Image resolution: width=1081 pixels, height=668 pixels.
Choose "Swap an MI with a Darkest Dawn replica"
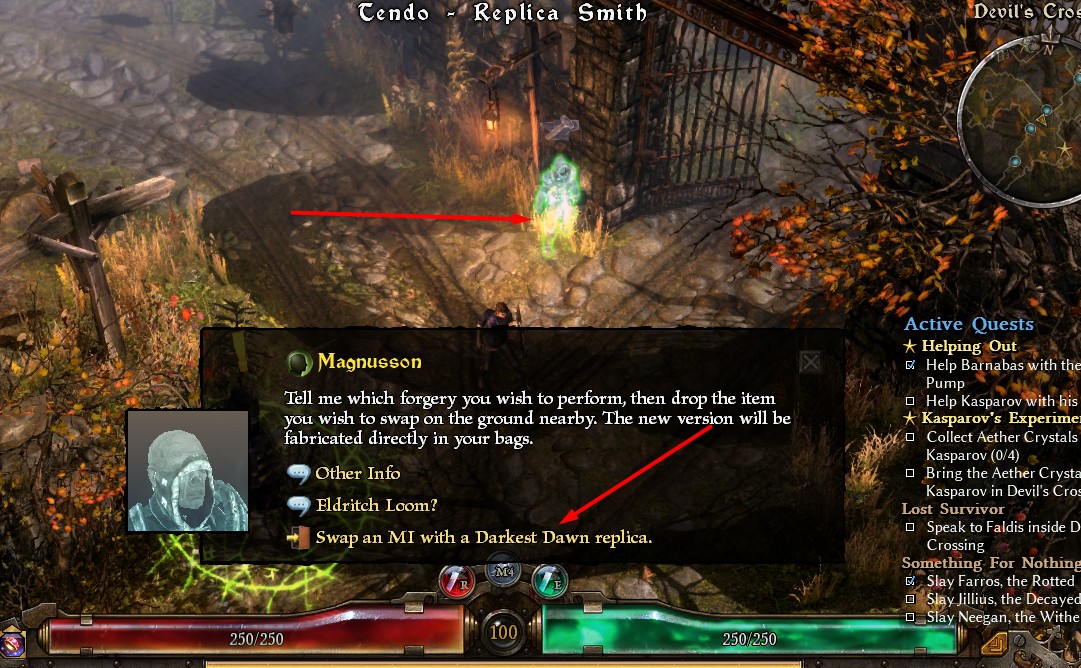coord(483,537)
